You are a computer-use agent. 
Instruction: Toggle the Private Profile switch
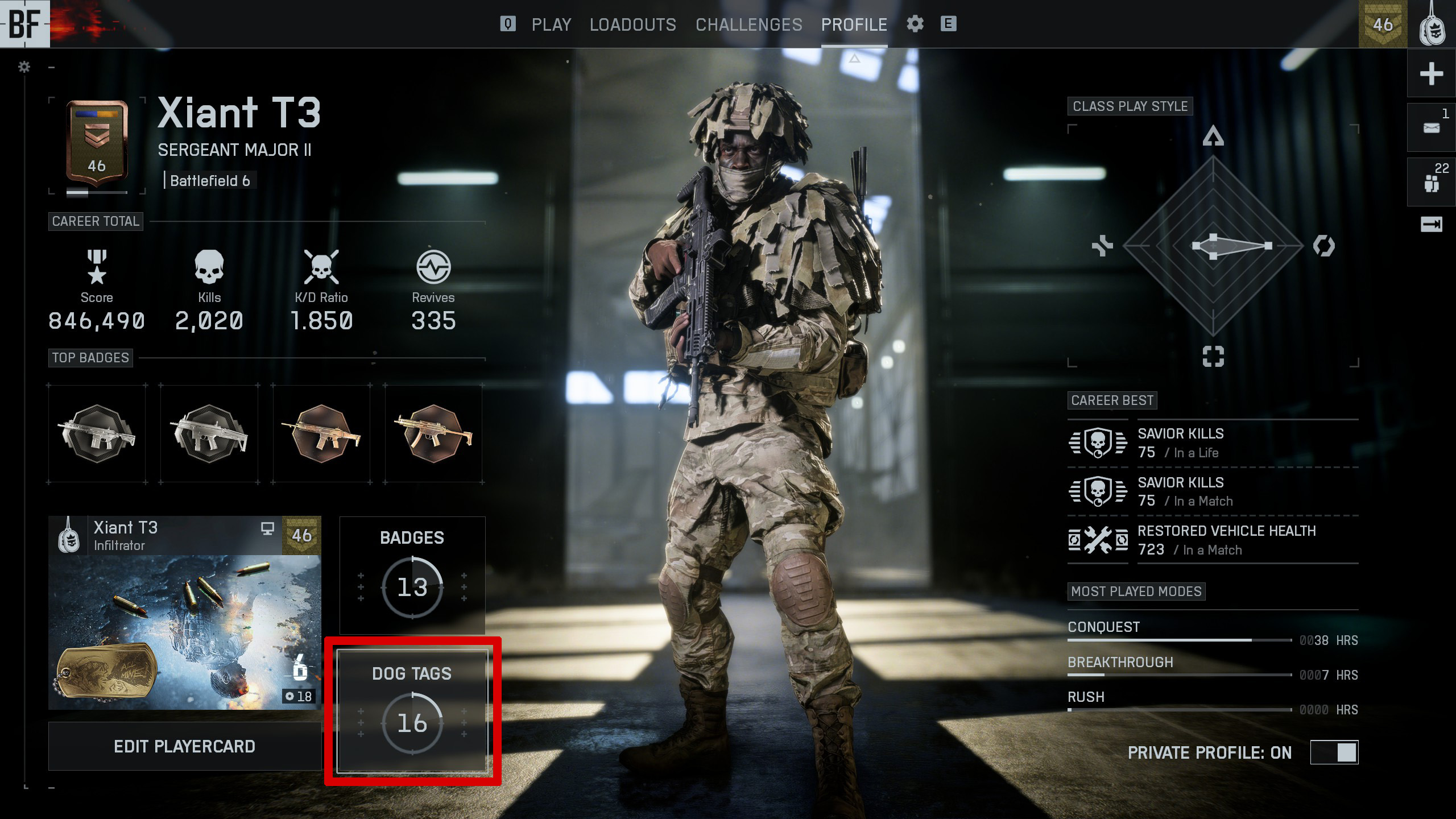click(1334, 752)
